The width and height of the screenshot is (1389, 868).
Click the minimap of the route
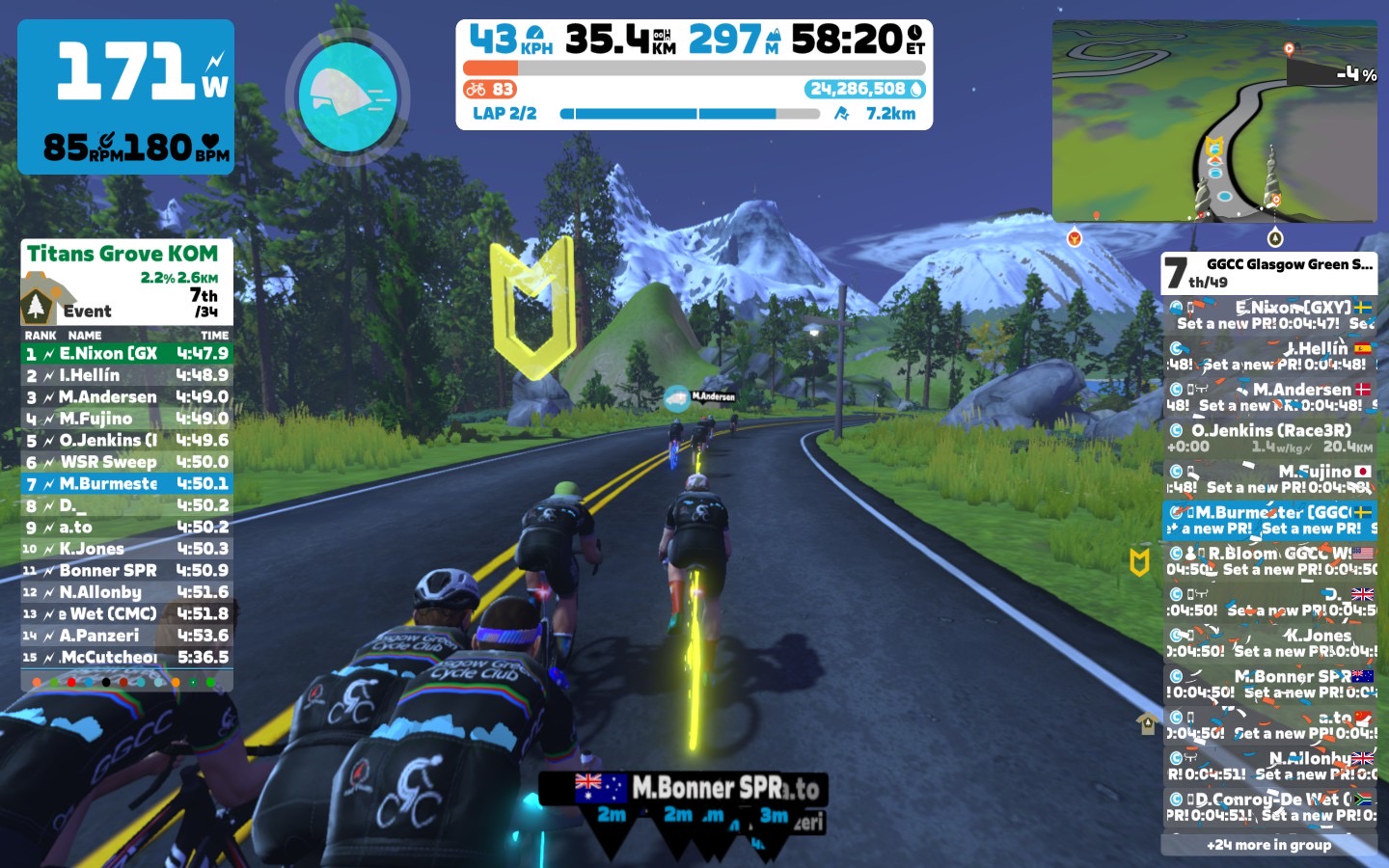[1214, 122]
